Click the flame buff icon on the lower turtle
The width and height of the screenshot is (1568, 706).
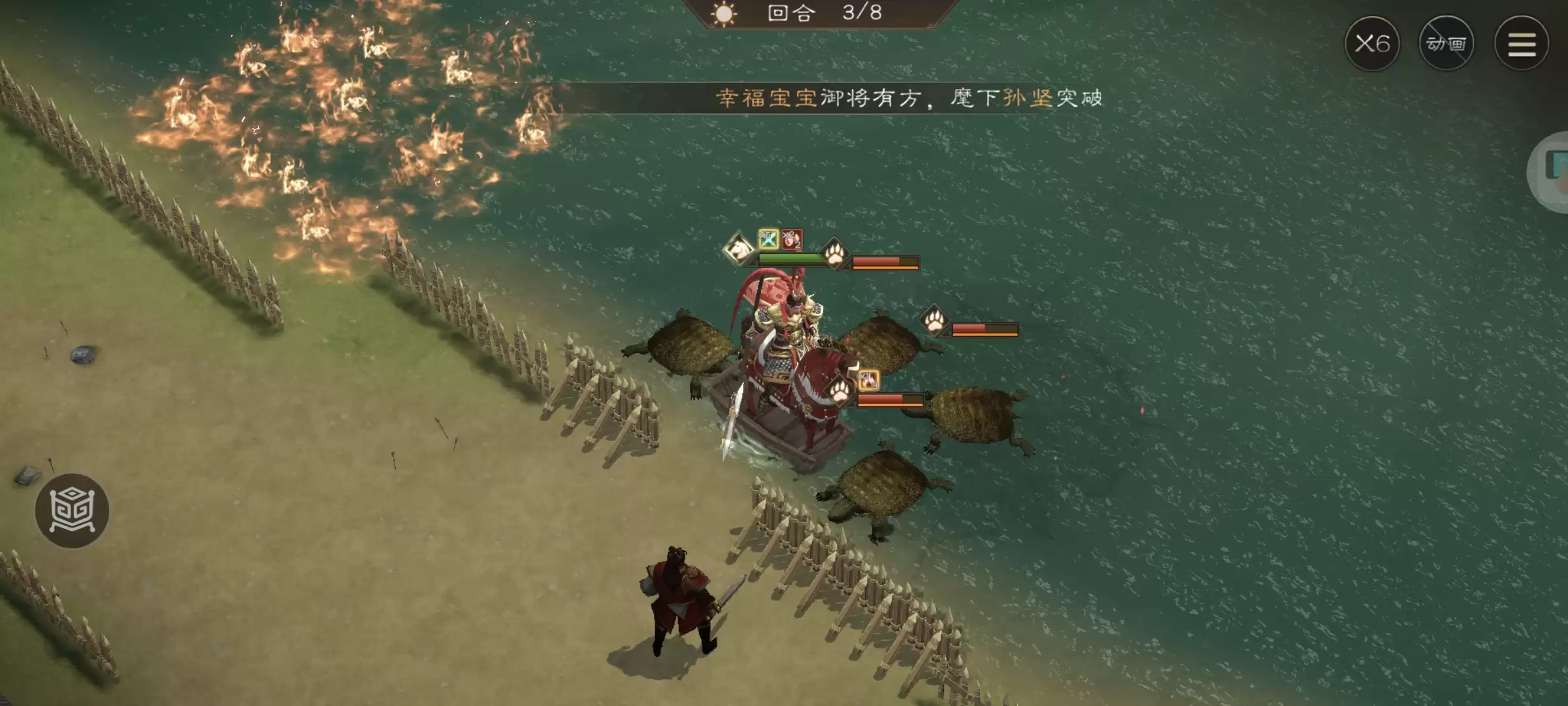869,380
